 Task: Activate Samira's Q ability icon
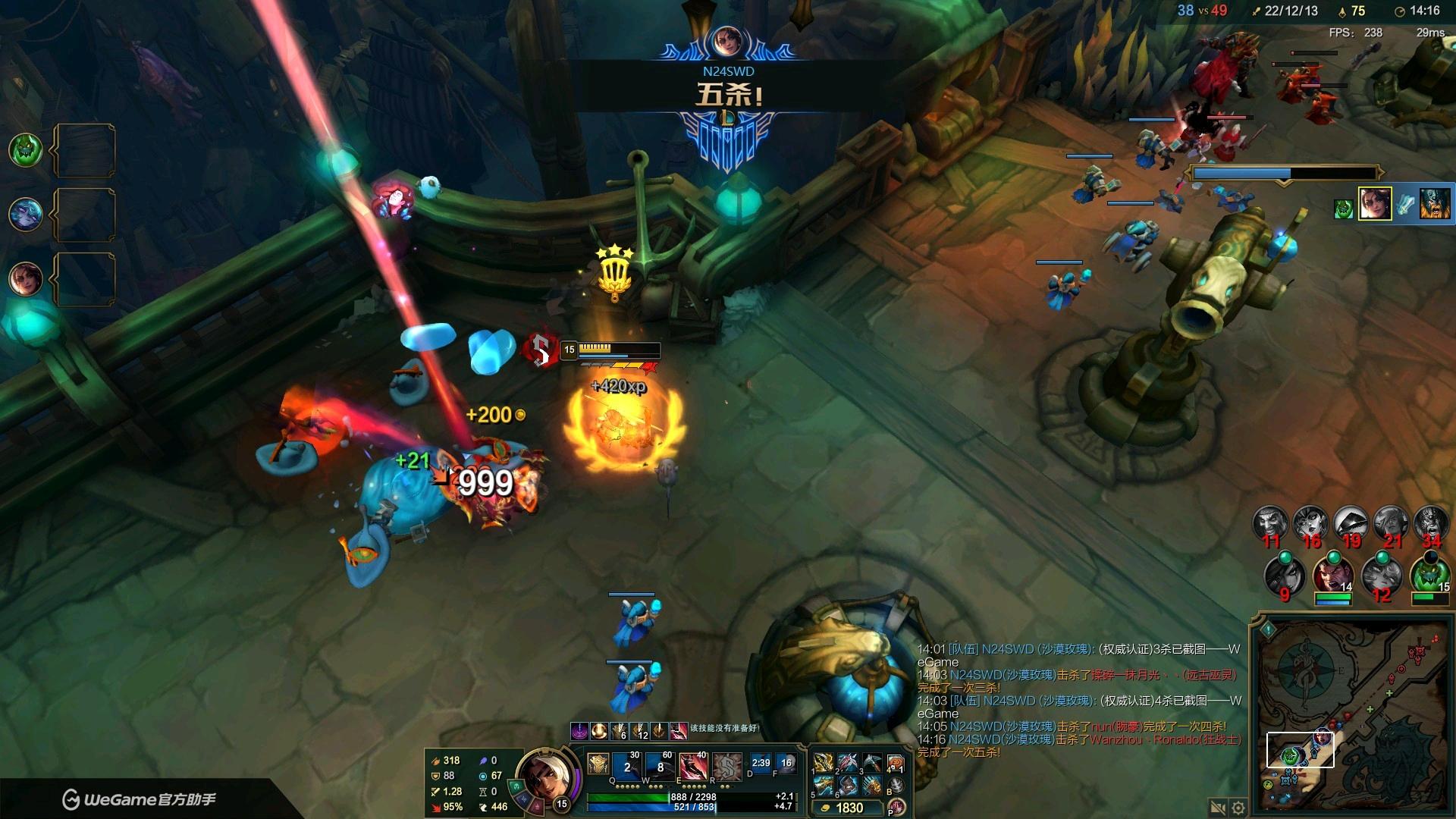coord(629,767)
